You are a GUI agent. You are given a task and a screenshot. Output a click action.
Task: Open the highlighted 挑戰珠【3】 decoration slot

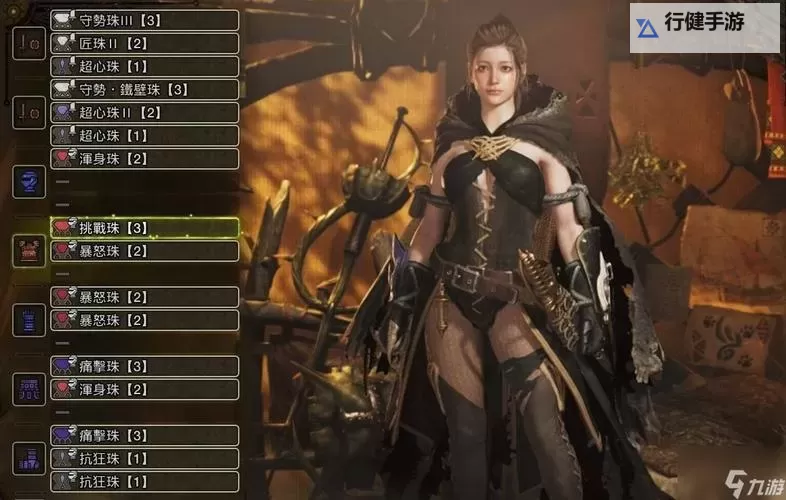[x=145, y=228]
